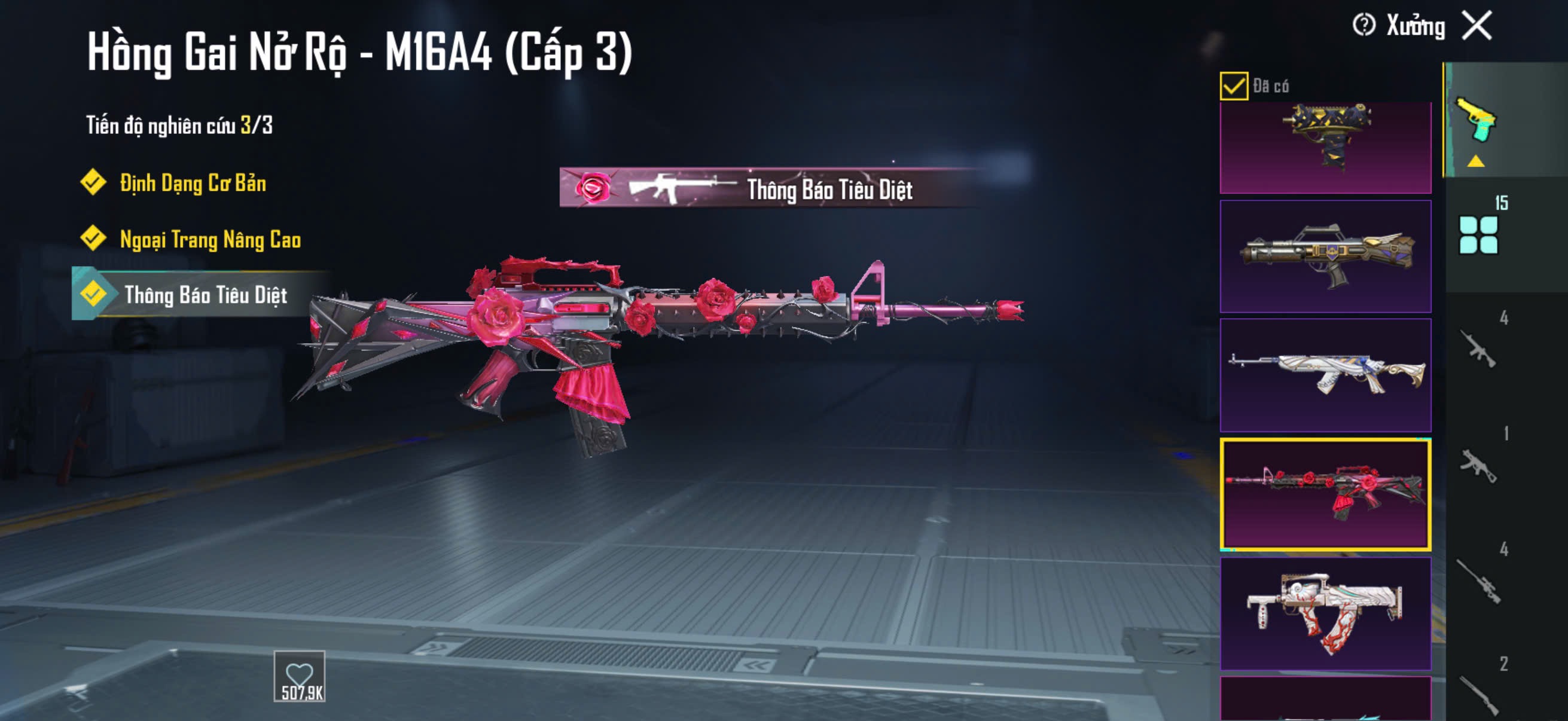Switch to the submachine gun category
1568x721 pixels.
(x=1478, y=466)
